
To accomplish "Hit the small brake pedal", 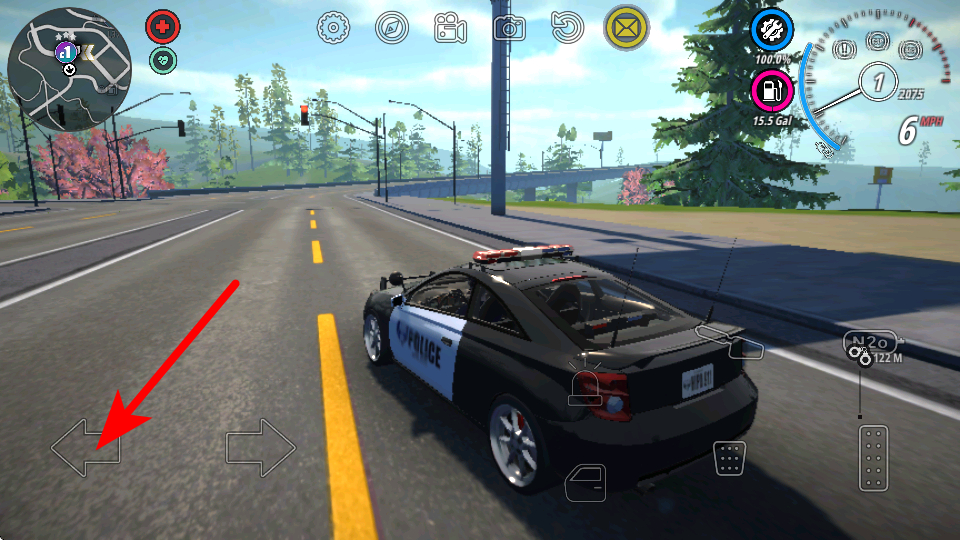I will pos(729,458).
